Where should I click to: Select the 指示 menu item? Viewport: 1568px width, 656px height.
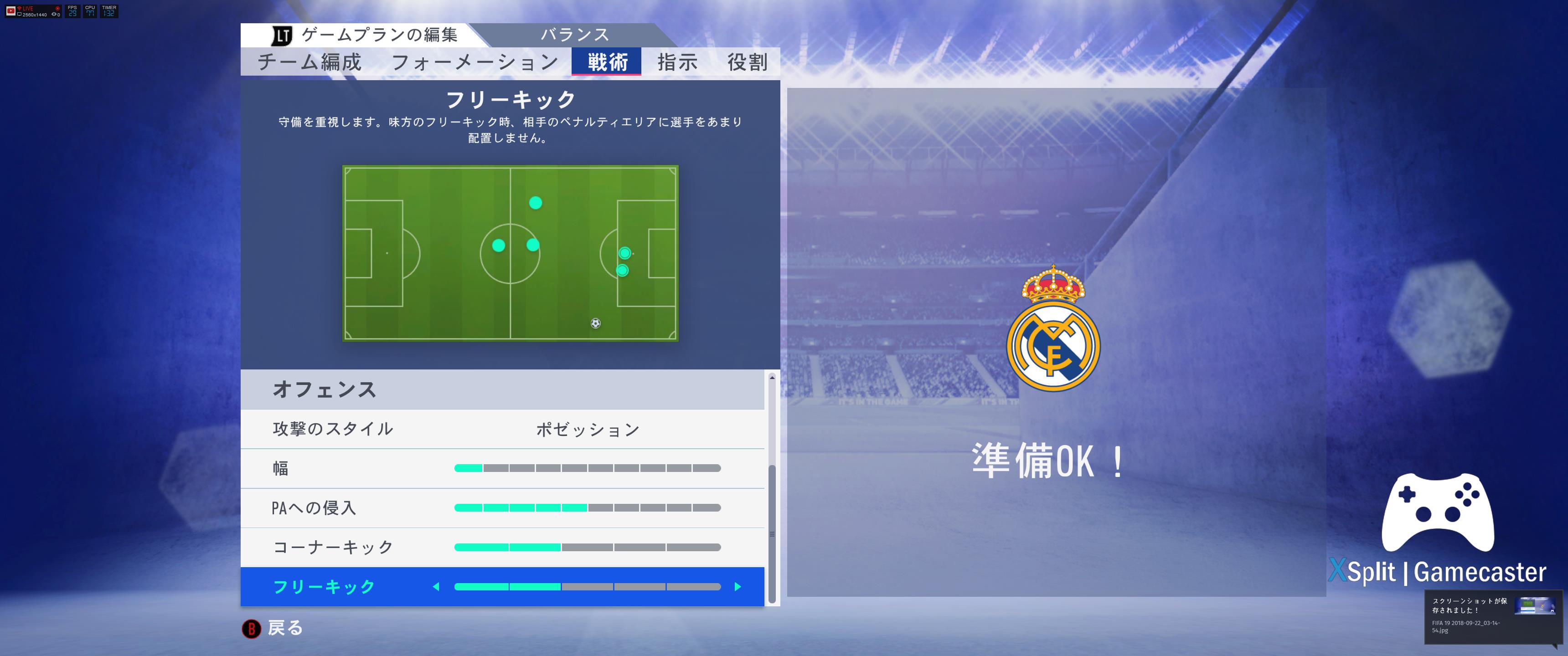(x=677, y=62)
